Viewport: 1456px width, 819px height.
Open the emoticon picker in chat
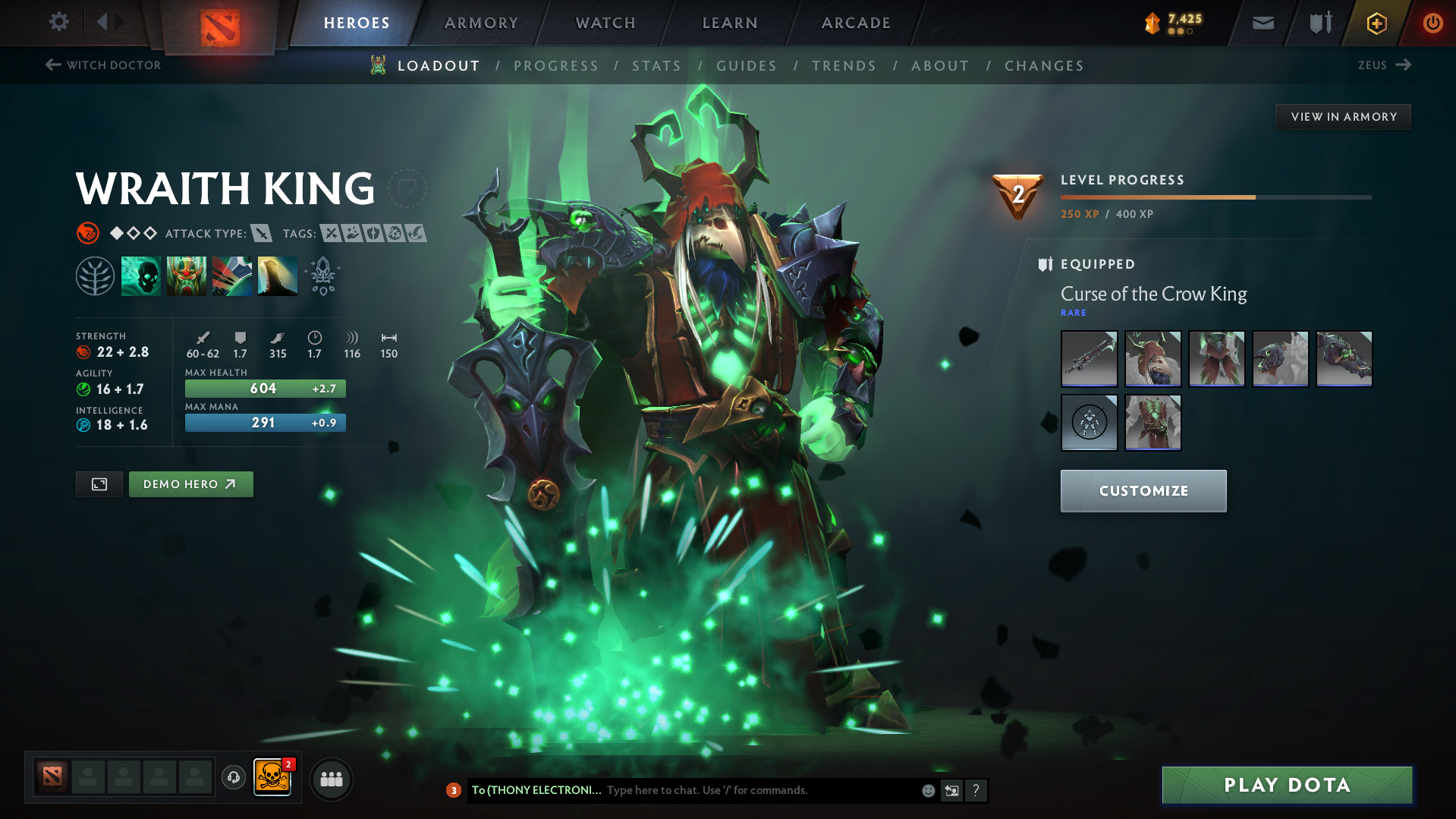click(x=928, y=790)
